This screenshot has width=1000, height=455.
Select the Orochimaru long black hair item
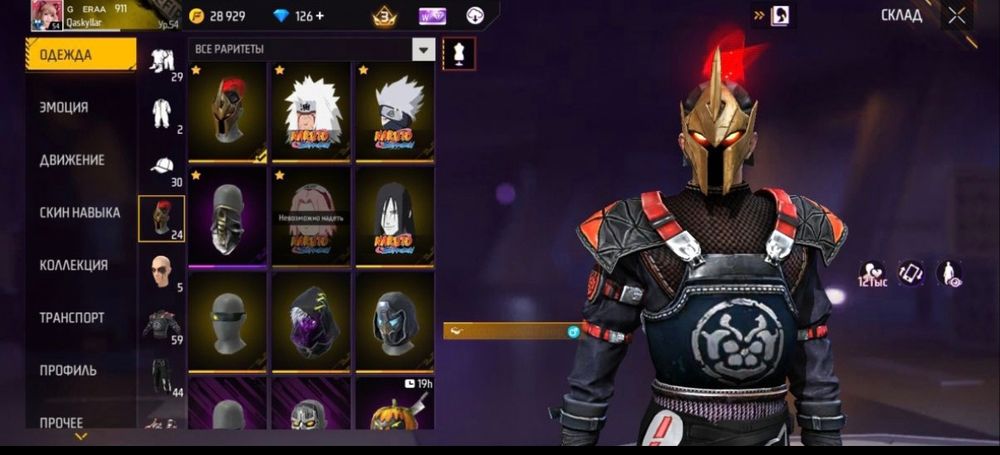(395, 216)
